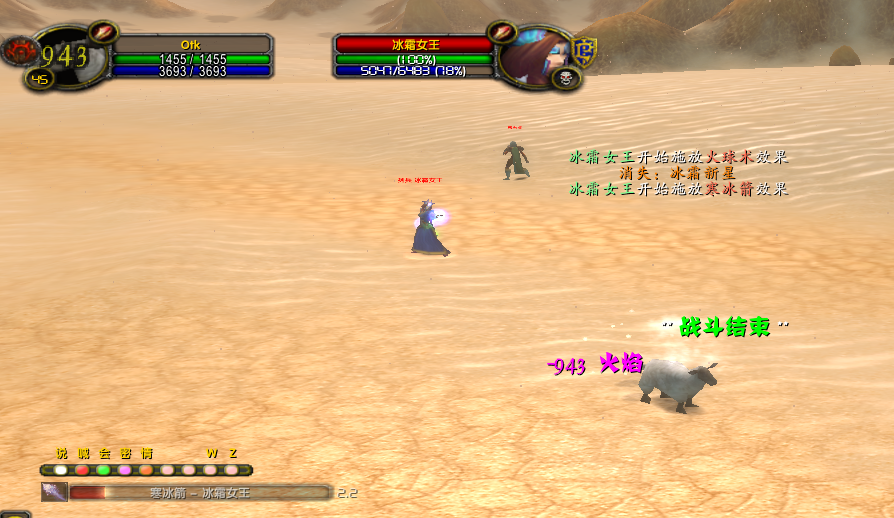
Task: Click the Otk player name bar
Action: [x=190, y=45]
